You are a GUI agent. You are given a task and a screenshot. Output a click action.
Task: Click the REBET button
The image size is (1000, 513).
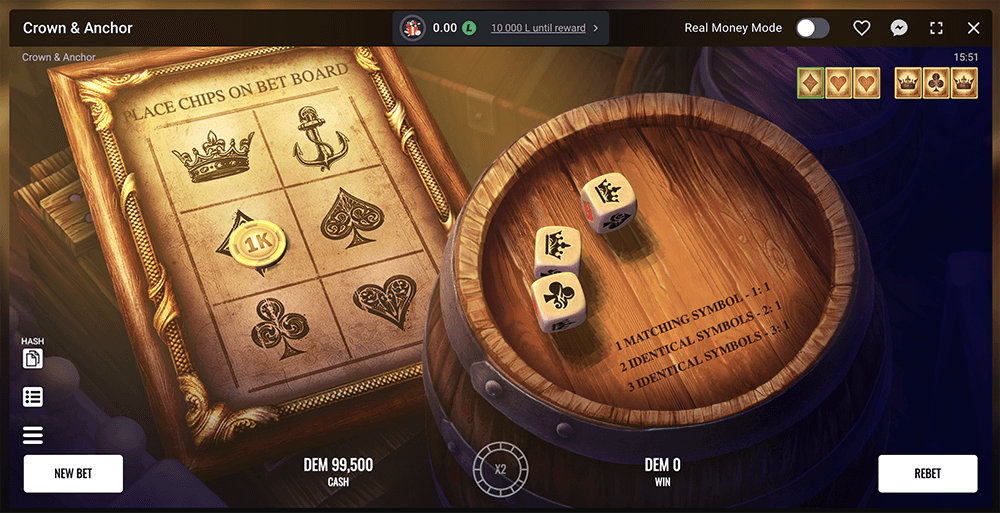point(927,474)
